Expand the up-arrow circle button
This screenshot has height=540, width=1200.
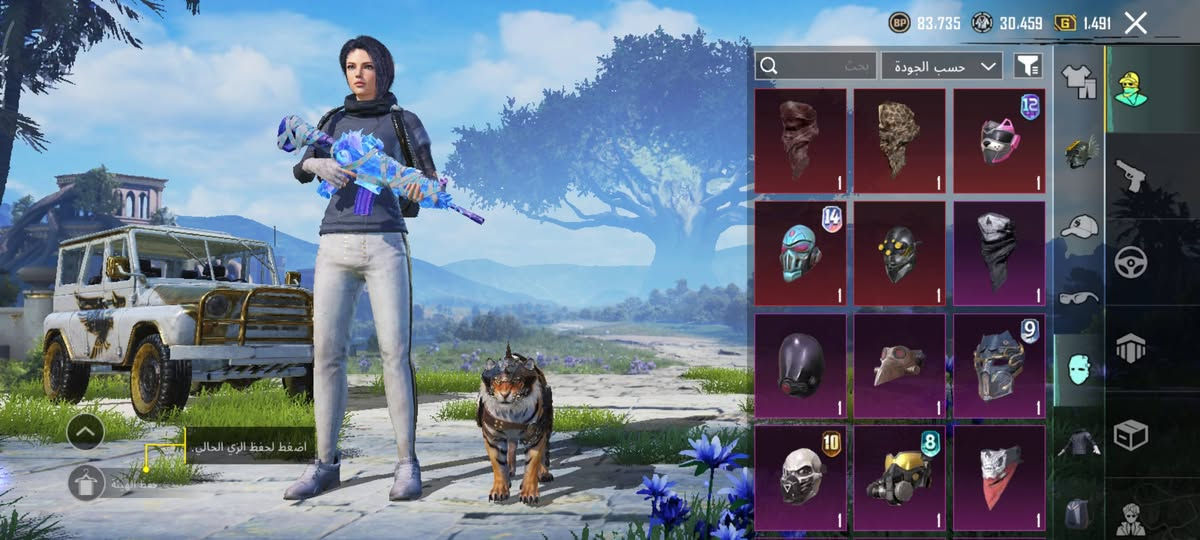tap(85, 431)
